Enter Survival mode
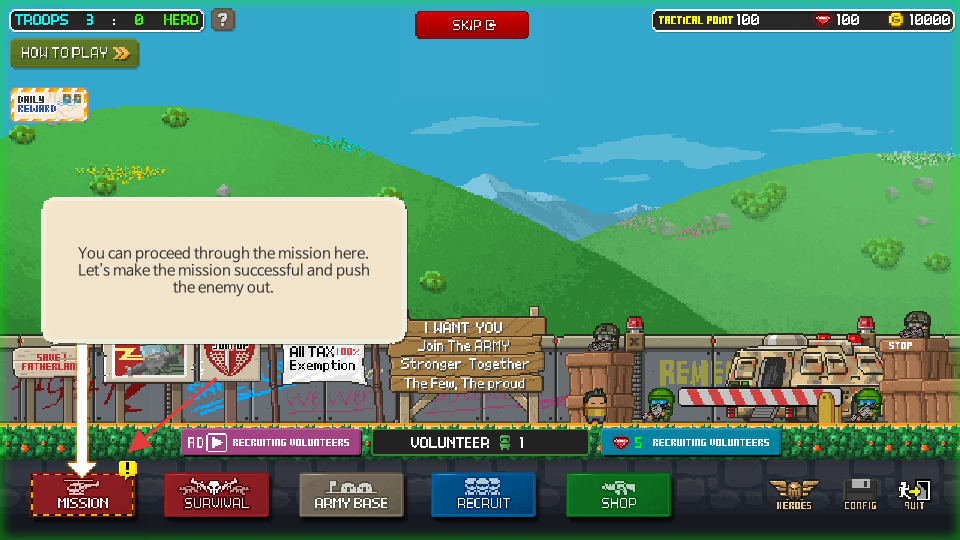This screenshot has width=960, height=540. click(216, 494)
